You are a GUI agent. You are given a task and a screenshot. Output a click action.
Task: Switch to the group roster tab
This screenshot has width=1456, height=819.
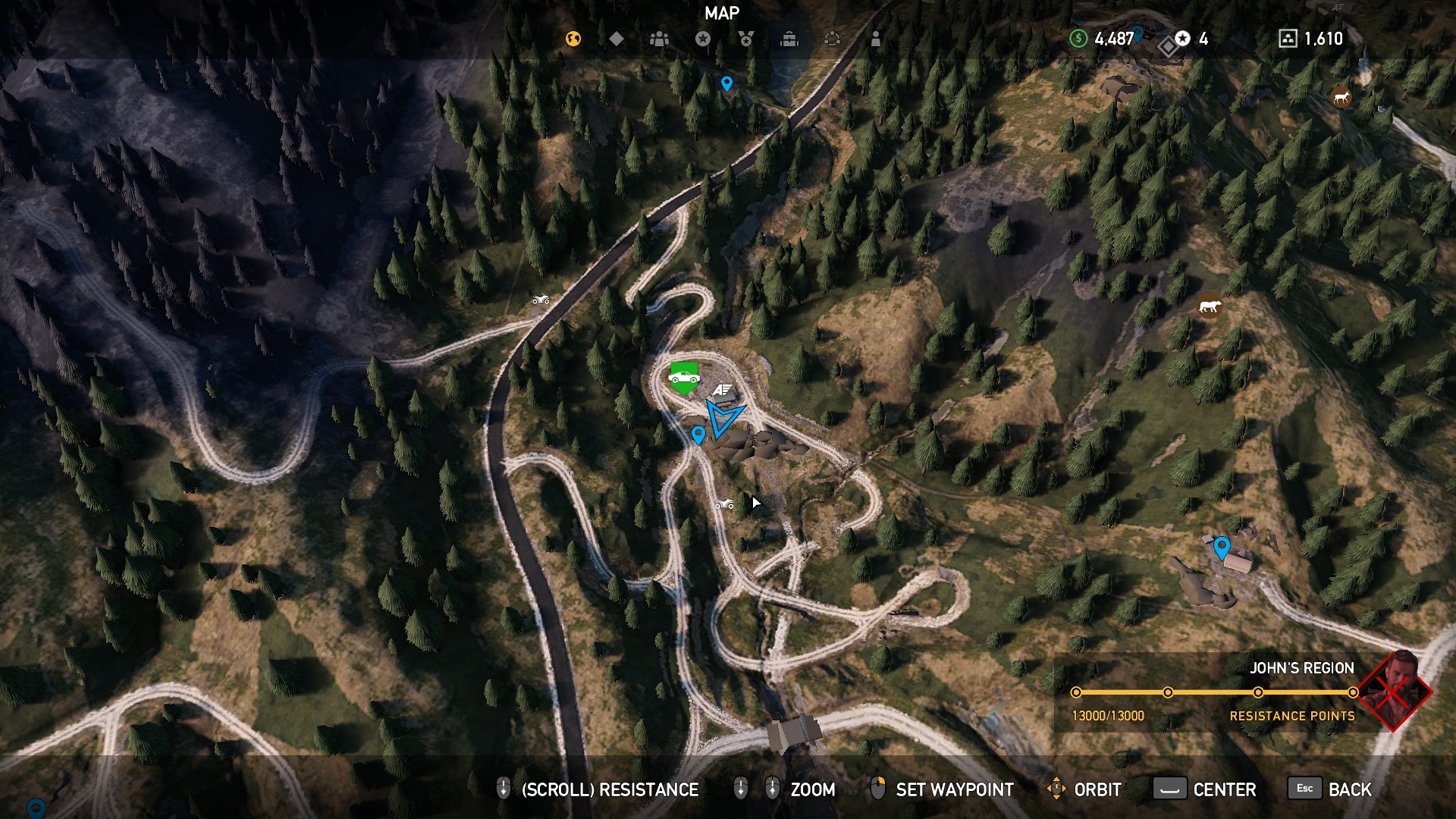tap(659, 39)
